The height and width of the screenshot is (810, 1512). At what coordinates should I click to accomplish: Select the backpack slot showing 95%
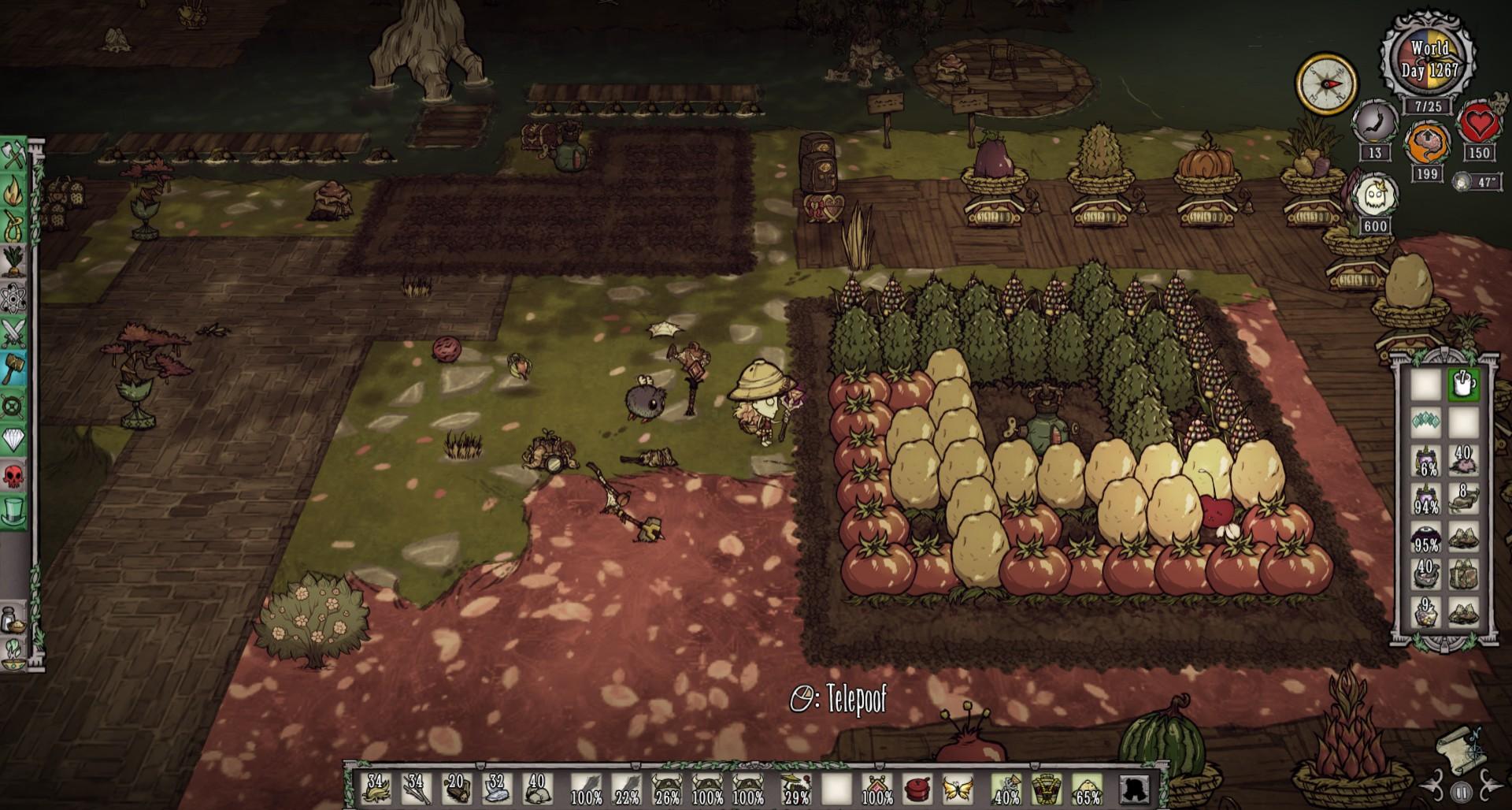tap(1425, 537)
